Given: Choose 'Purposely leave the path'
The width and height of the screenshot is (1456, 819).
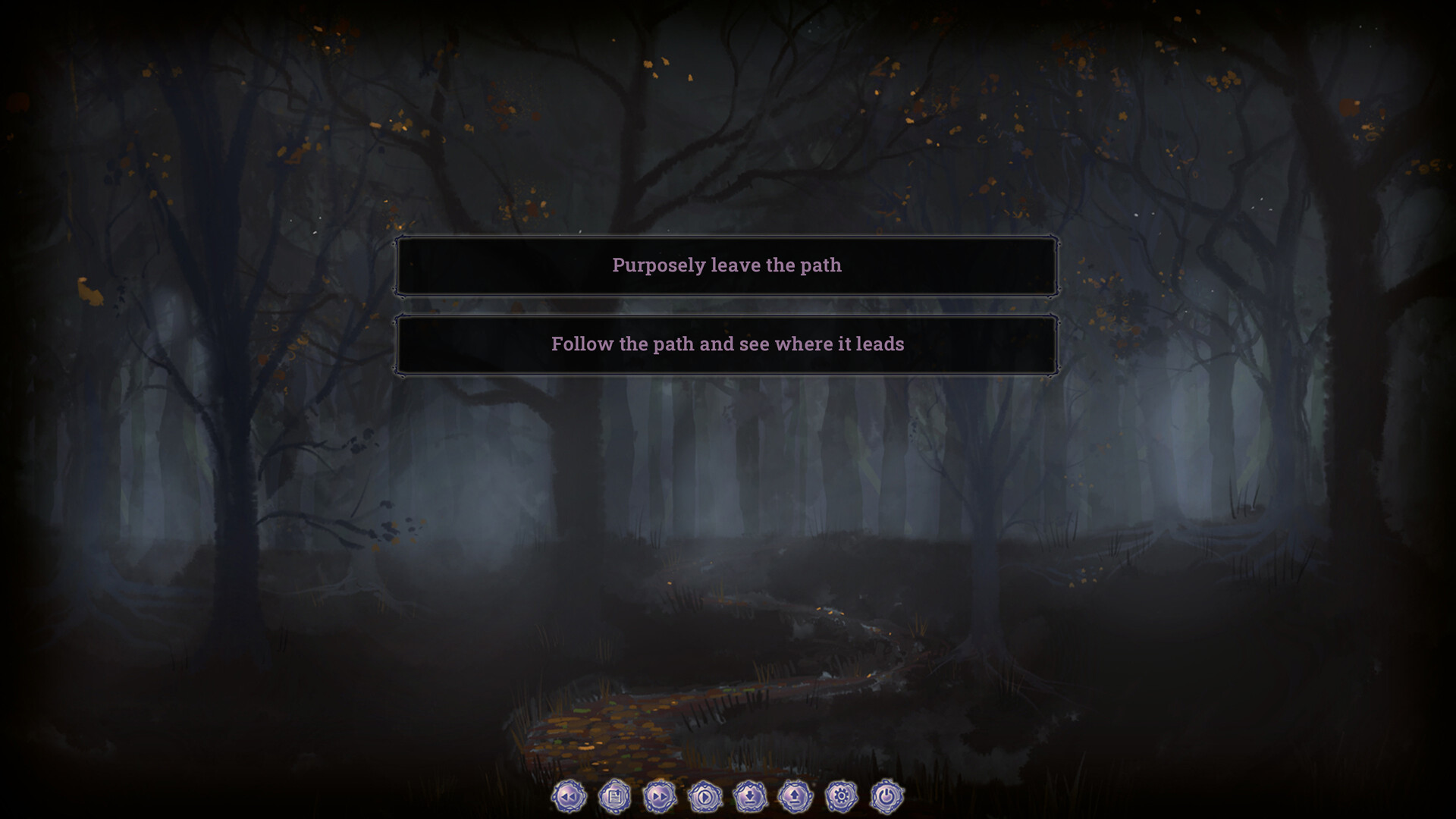Looking at the screenshot, I should [726, 265].
